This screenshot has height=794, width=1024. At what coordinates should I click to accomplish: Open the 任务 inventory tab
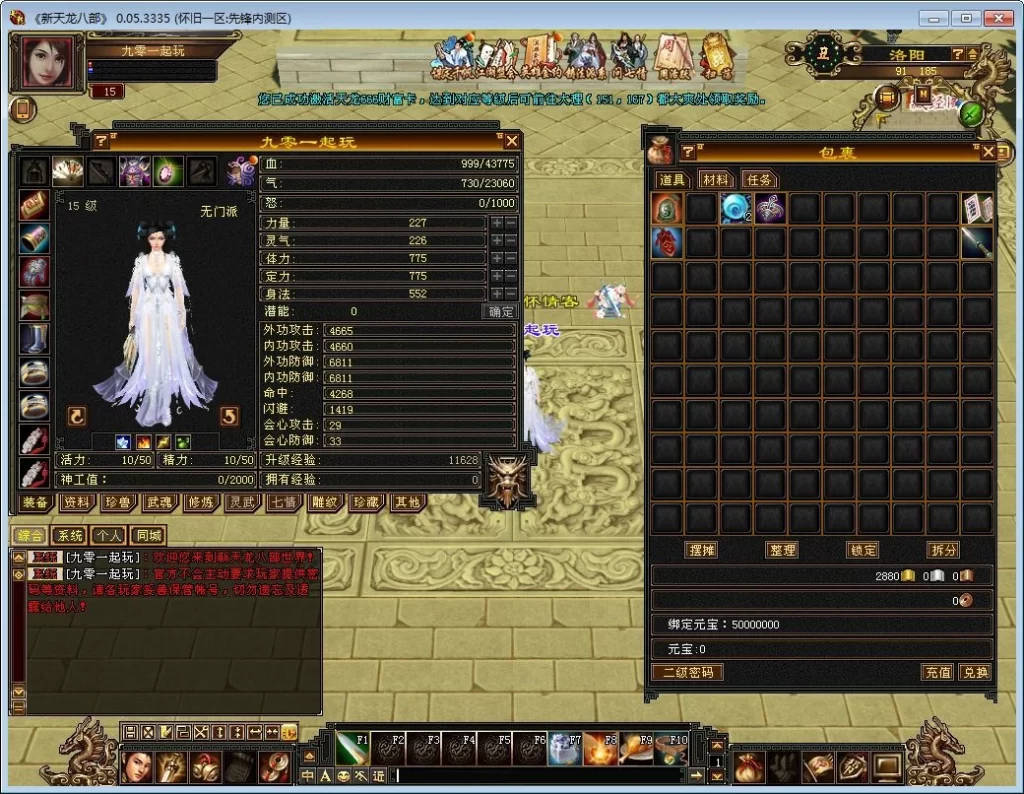click(759, 180)
